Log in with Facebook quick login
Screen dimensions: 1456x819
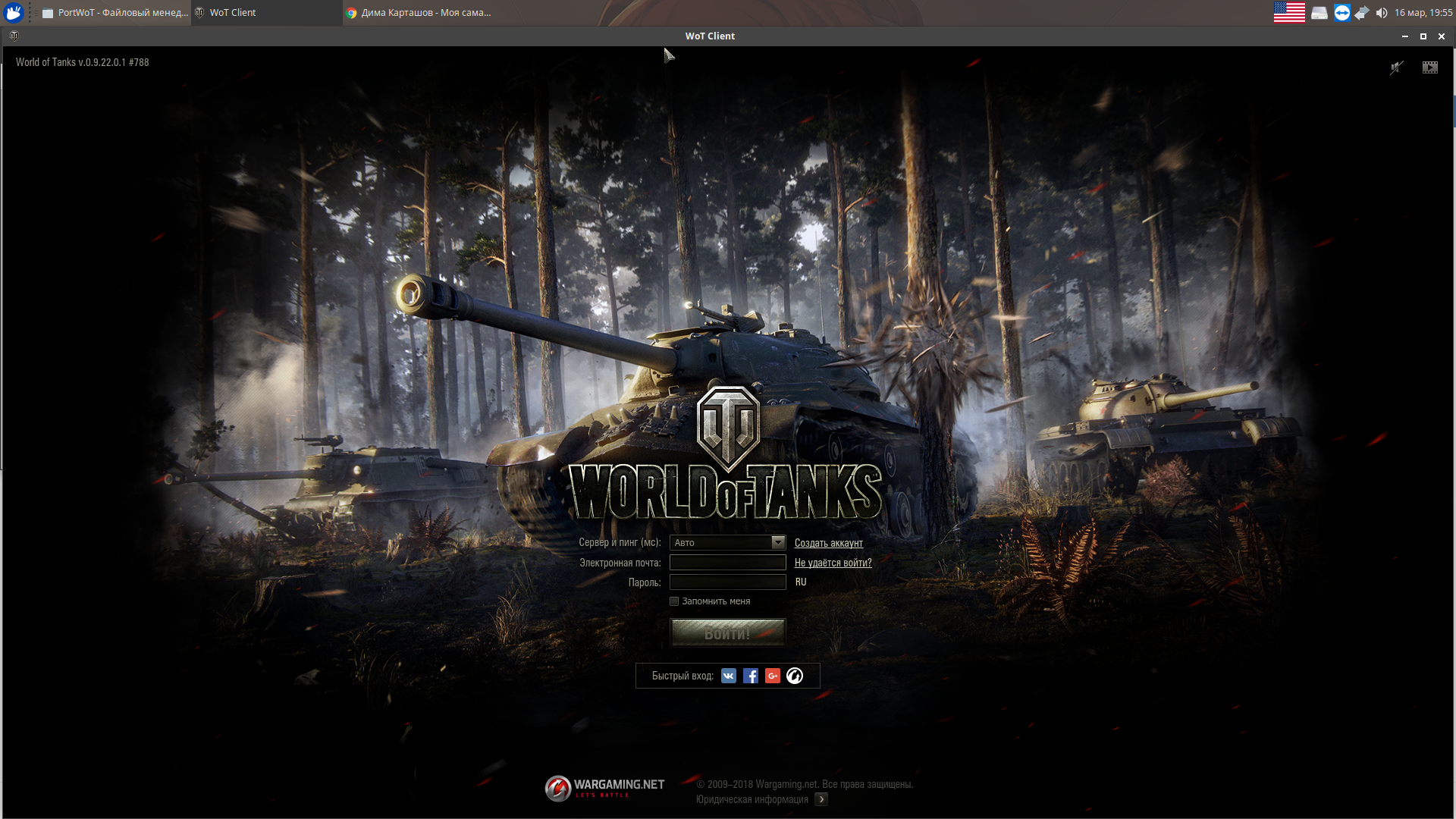click(751, 676)
